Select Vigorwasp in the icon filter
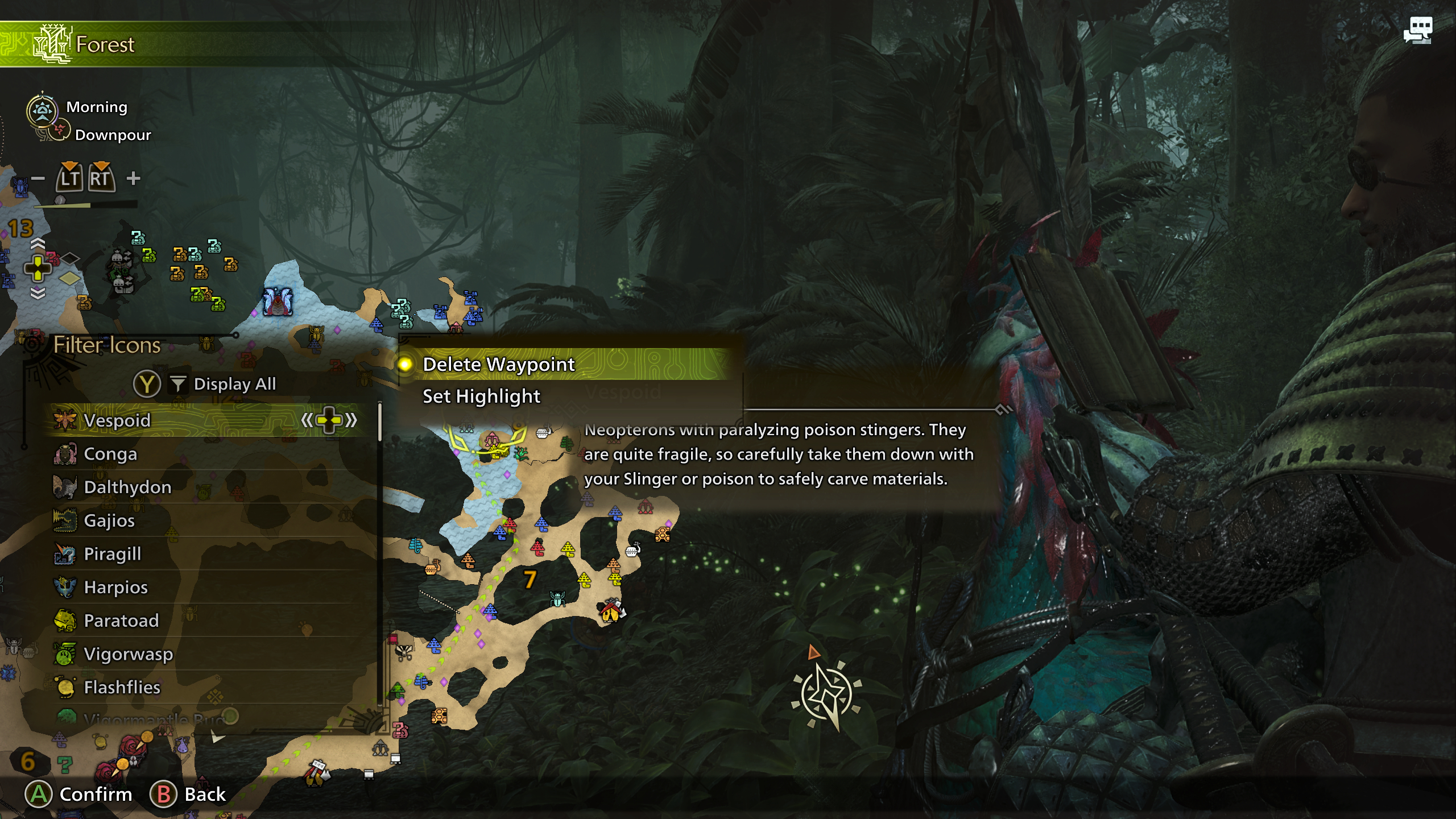1456x819 pixels. 129,654
